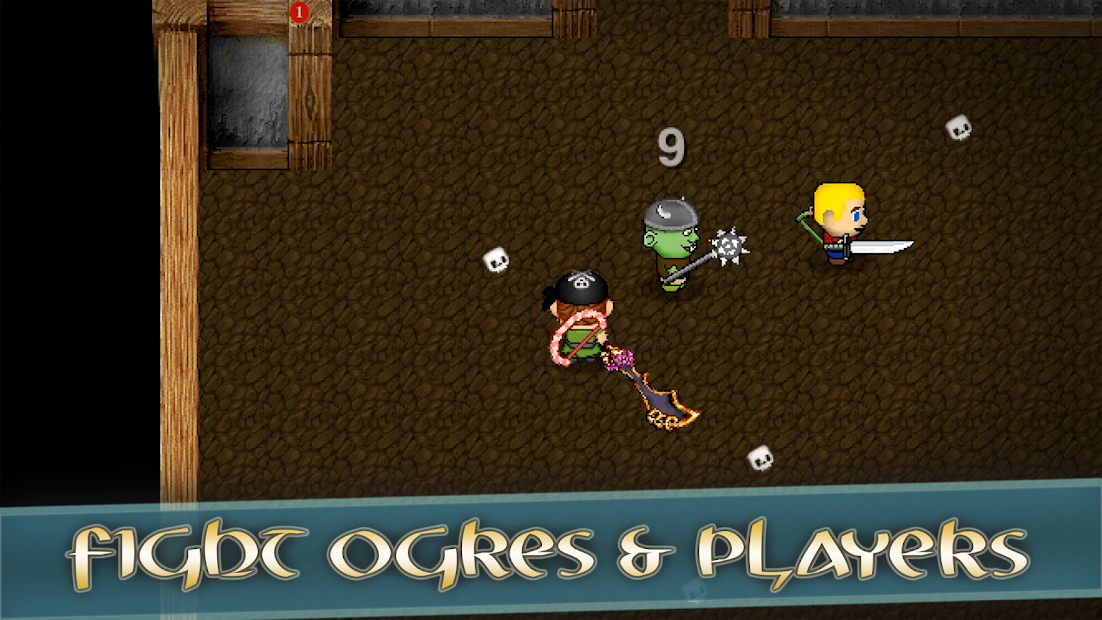Open the red notification badge numbered 1
Viewport: 1102px width, 620px height.
tap(298, 12)
